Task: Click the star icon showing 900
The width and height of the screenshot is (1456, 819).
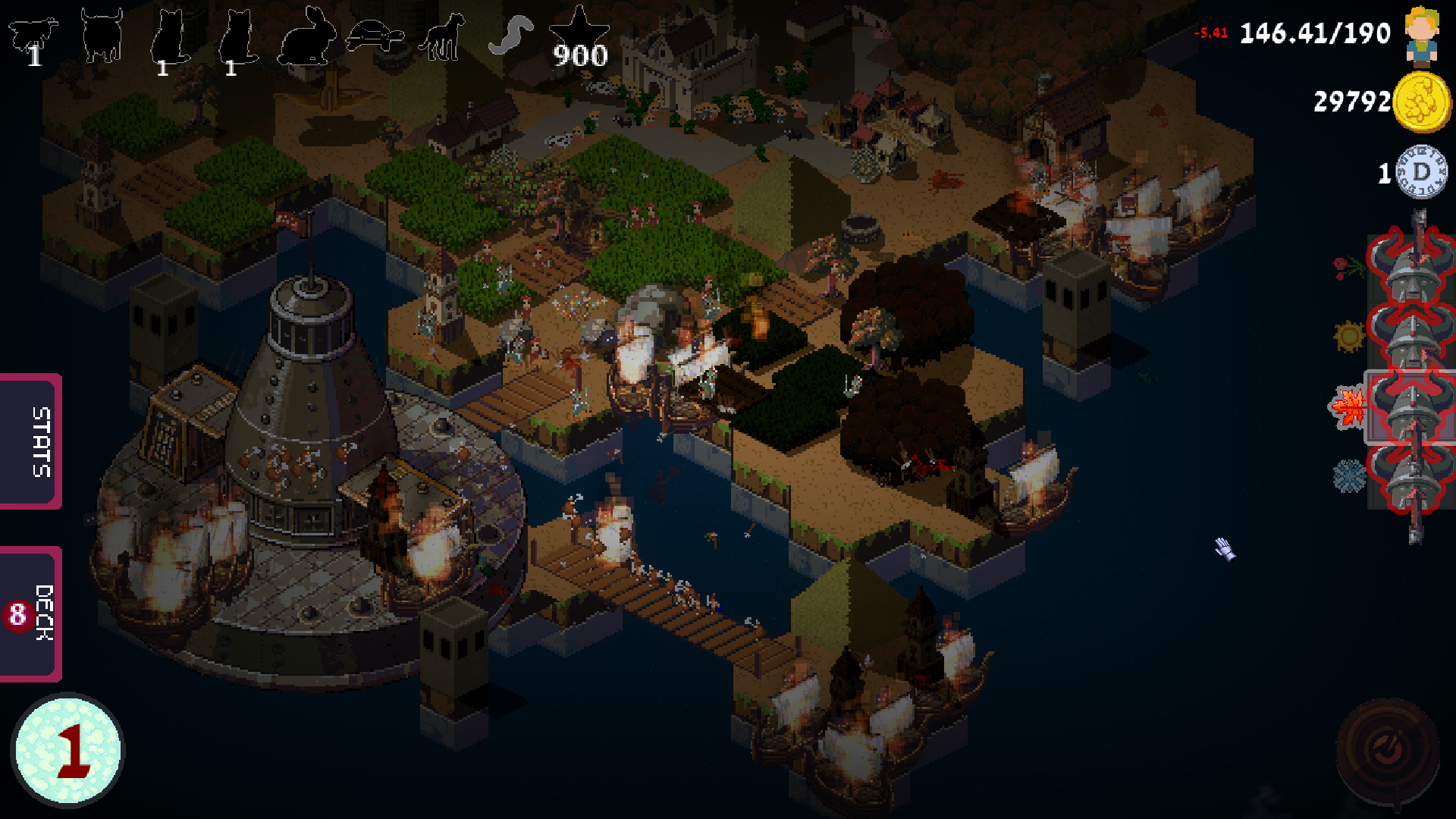Action: click(579, 38)
